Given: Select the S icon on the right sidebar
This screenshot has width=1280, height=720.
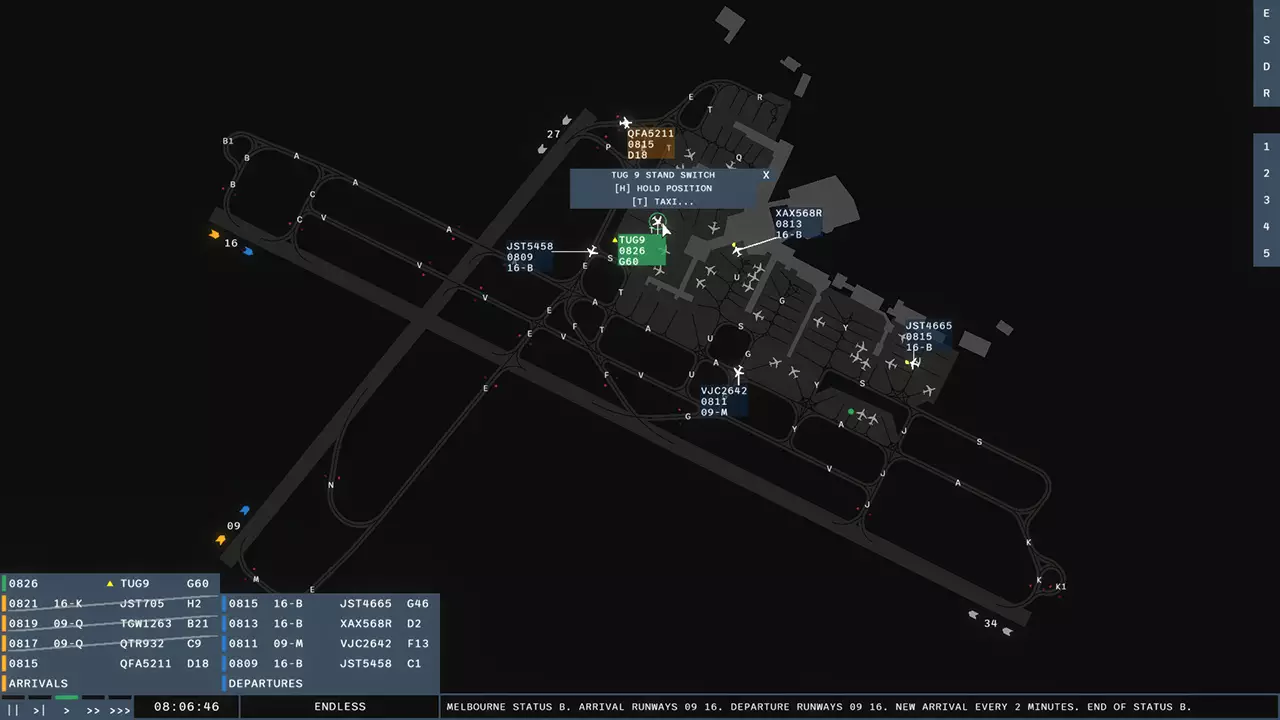Looking at the screenshot, I should 1265,40.
